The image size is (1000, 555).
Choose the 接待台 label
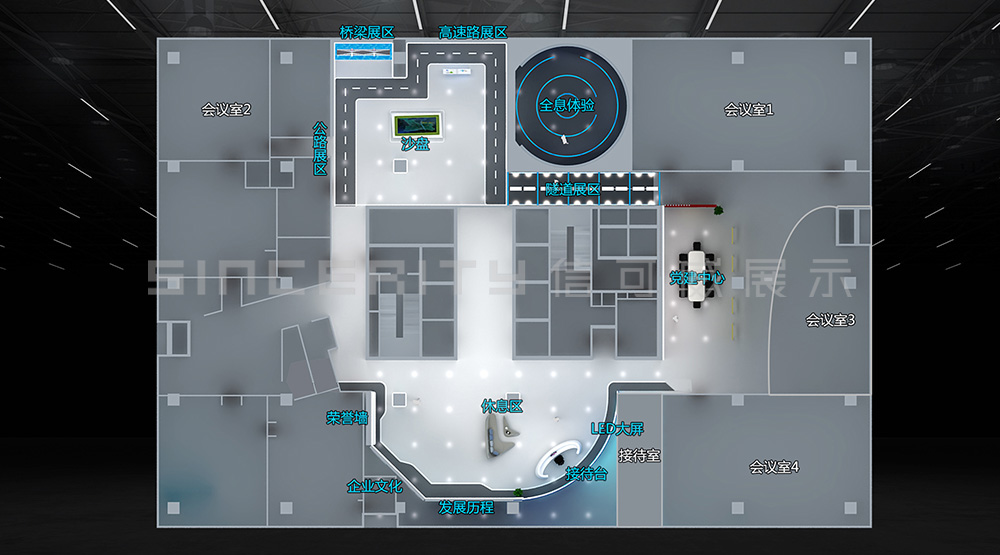(x=586, y=473)
